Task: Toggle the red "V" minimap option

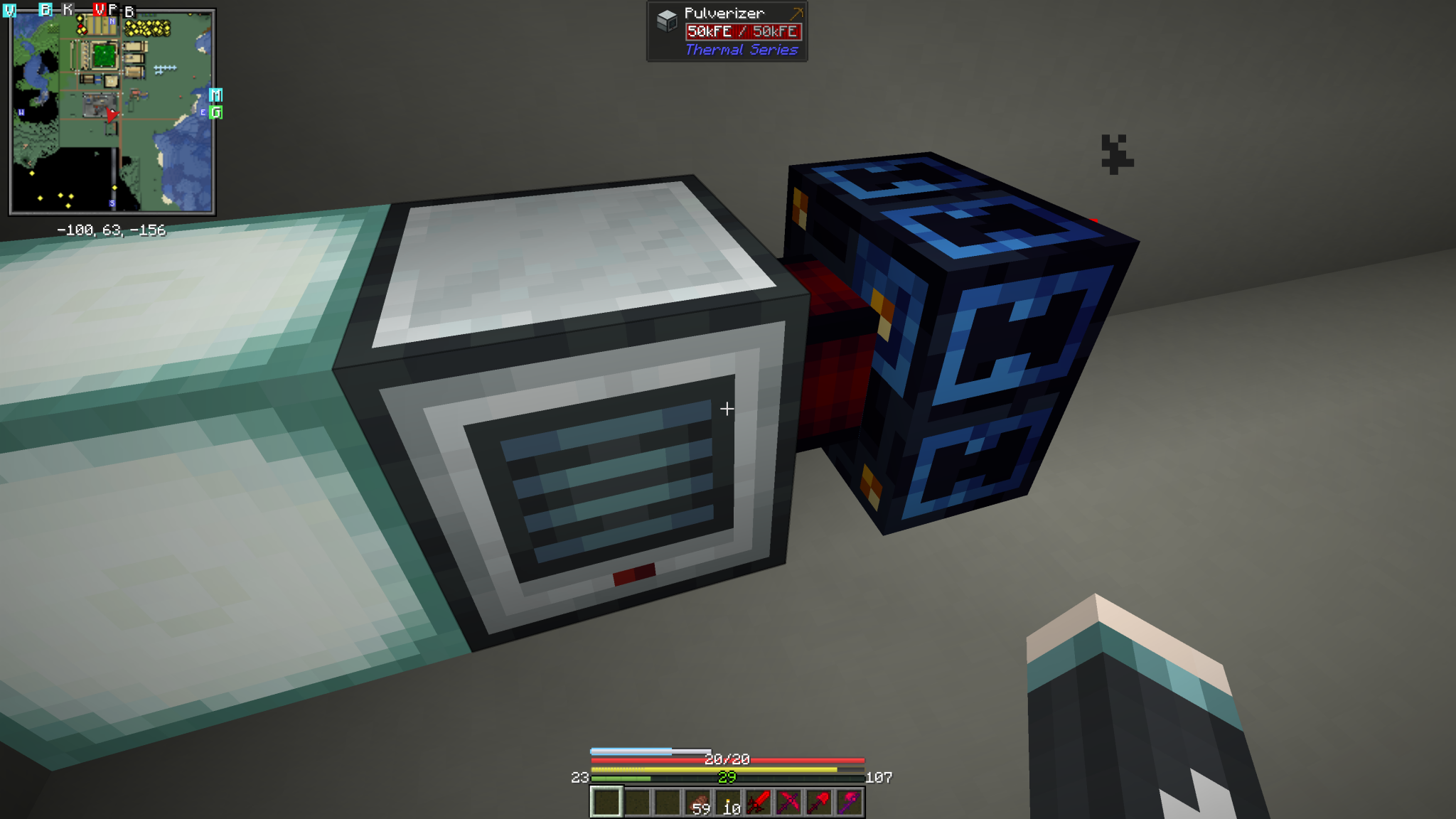Action: [100, 10]
